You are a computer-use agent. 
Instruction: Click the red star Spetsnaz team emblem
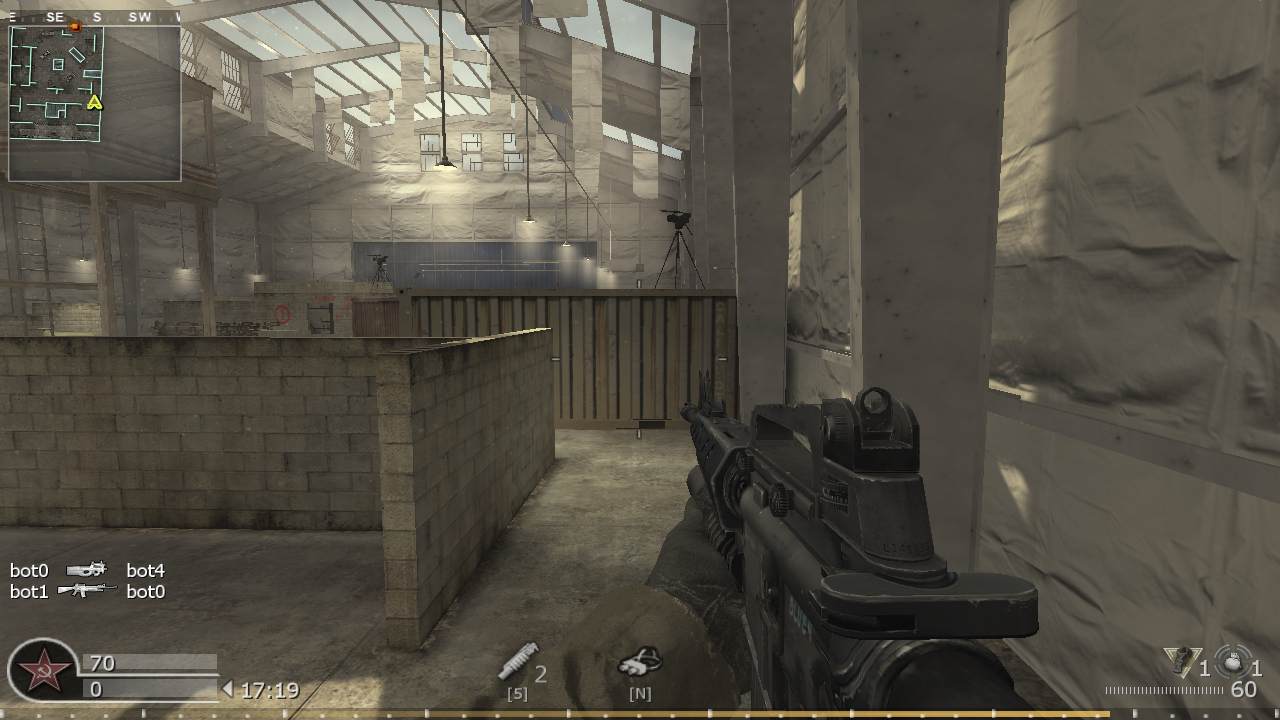click(x=42, y=666)
